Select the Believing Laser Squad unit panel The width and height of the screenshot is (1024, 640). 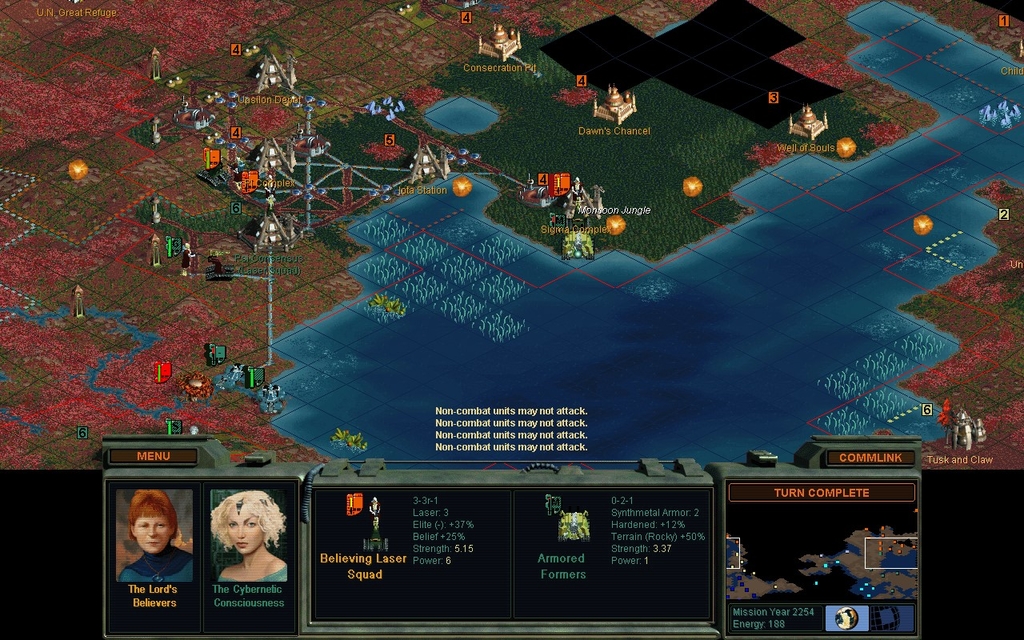pos(412,553)
